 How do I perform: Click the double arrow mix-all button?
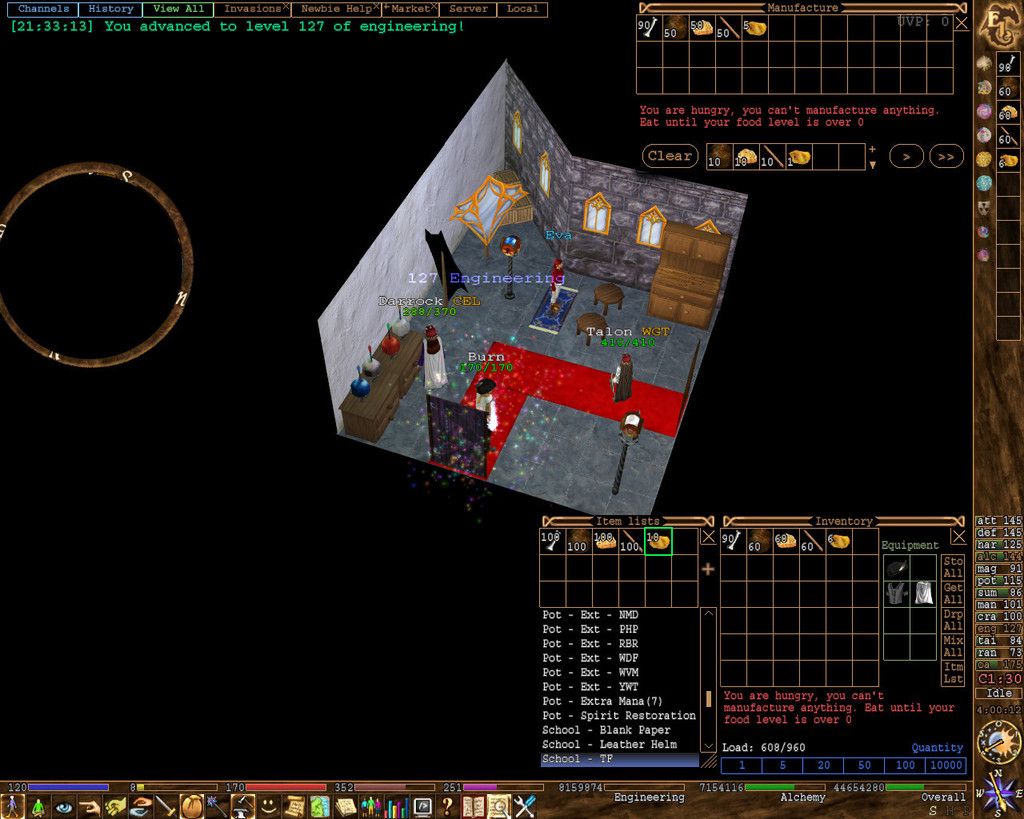946,156
